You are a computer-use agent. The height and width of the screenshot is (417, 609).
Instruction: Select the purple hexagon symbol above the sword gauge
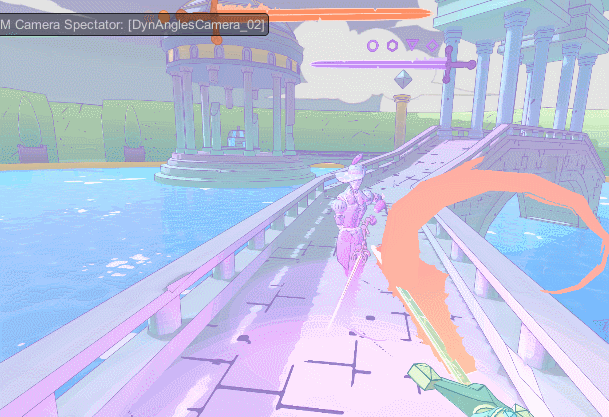(392, 45)
